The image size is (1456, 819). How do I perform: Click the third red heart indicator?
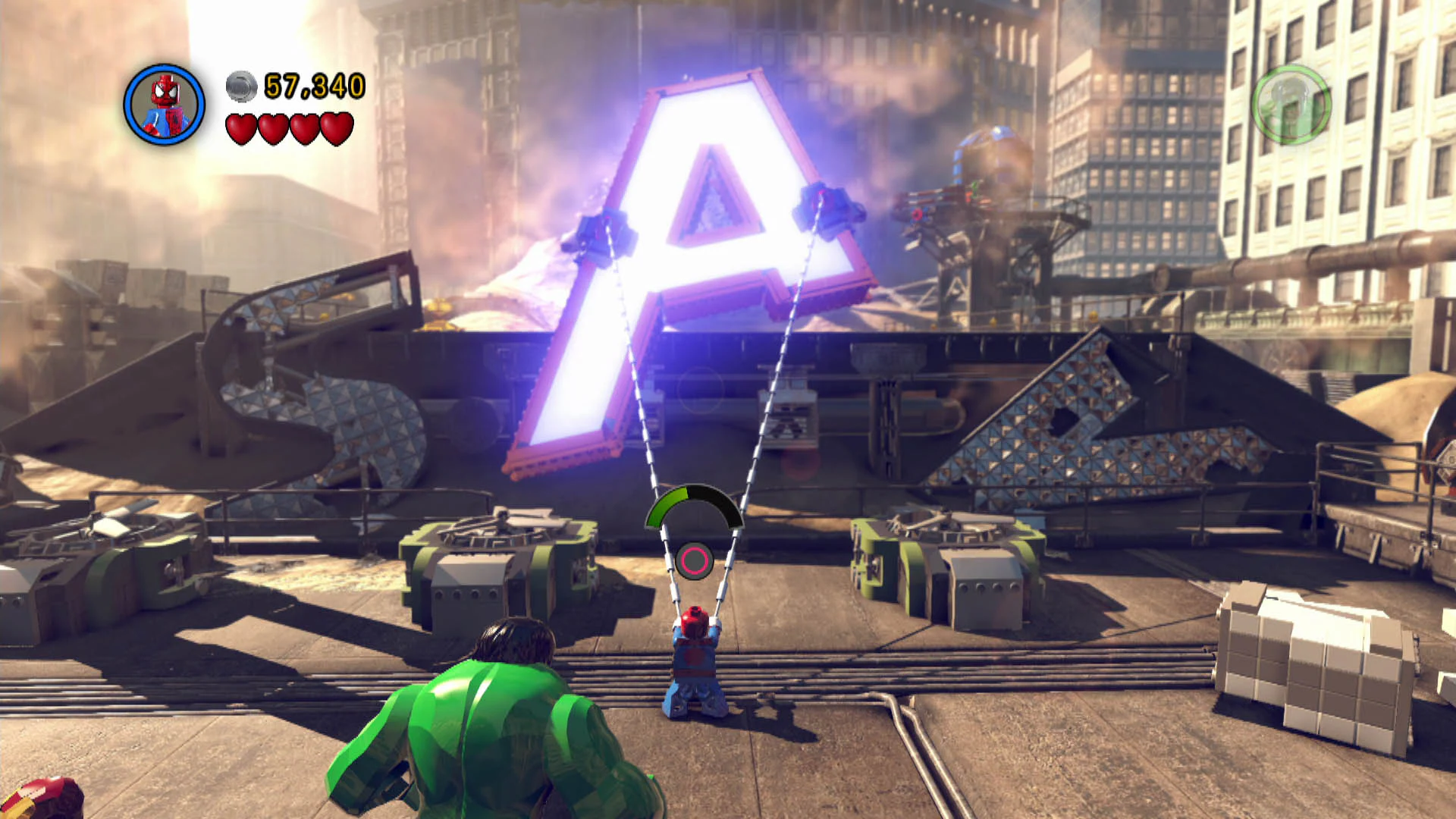[305, 129]
